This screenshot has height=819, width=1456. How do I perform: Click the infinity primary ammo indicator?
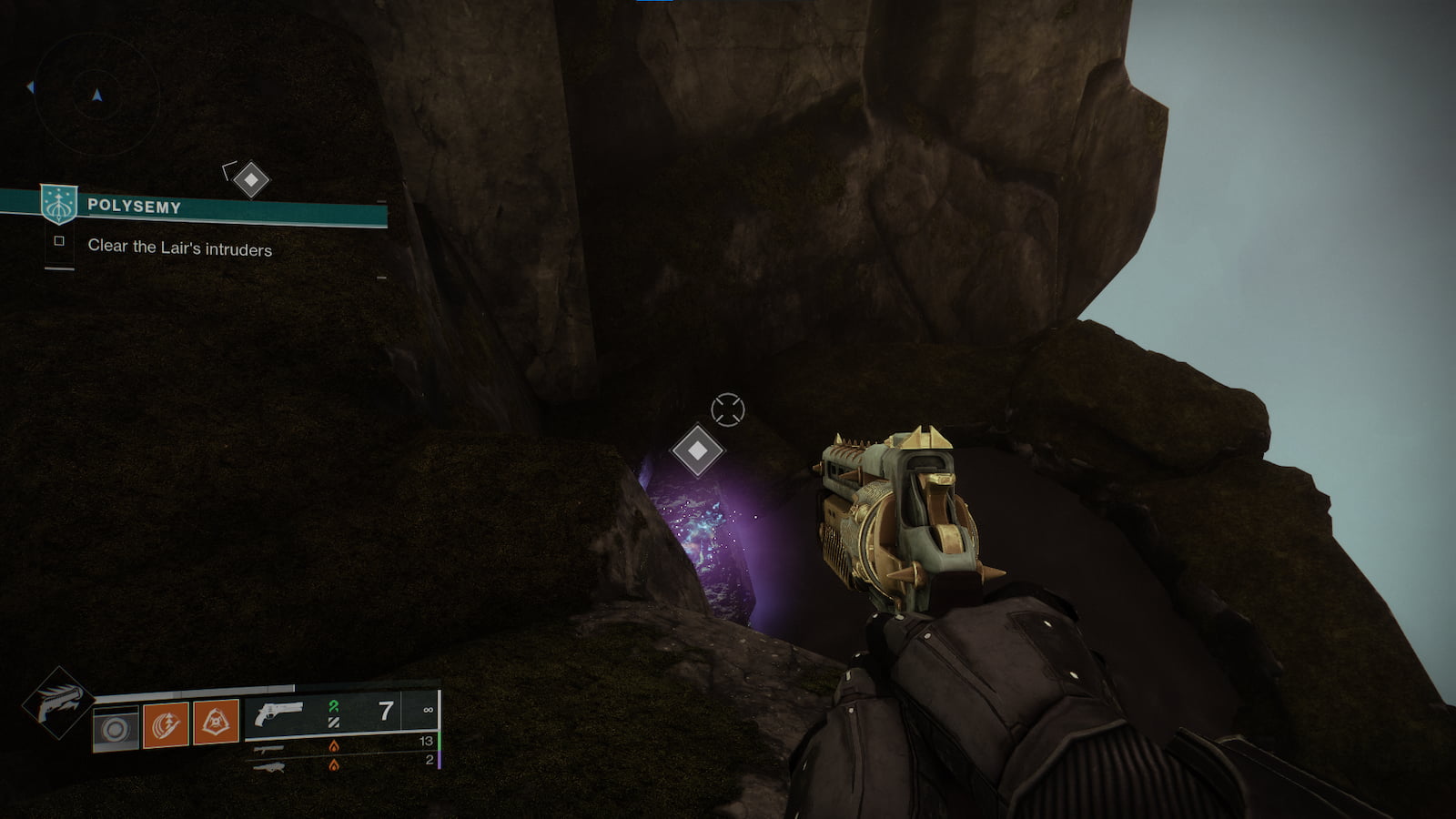[430, 710]
